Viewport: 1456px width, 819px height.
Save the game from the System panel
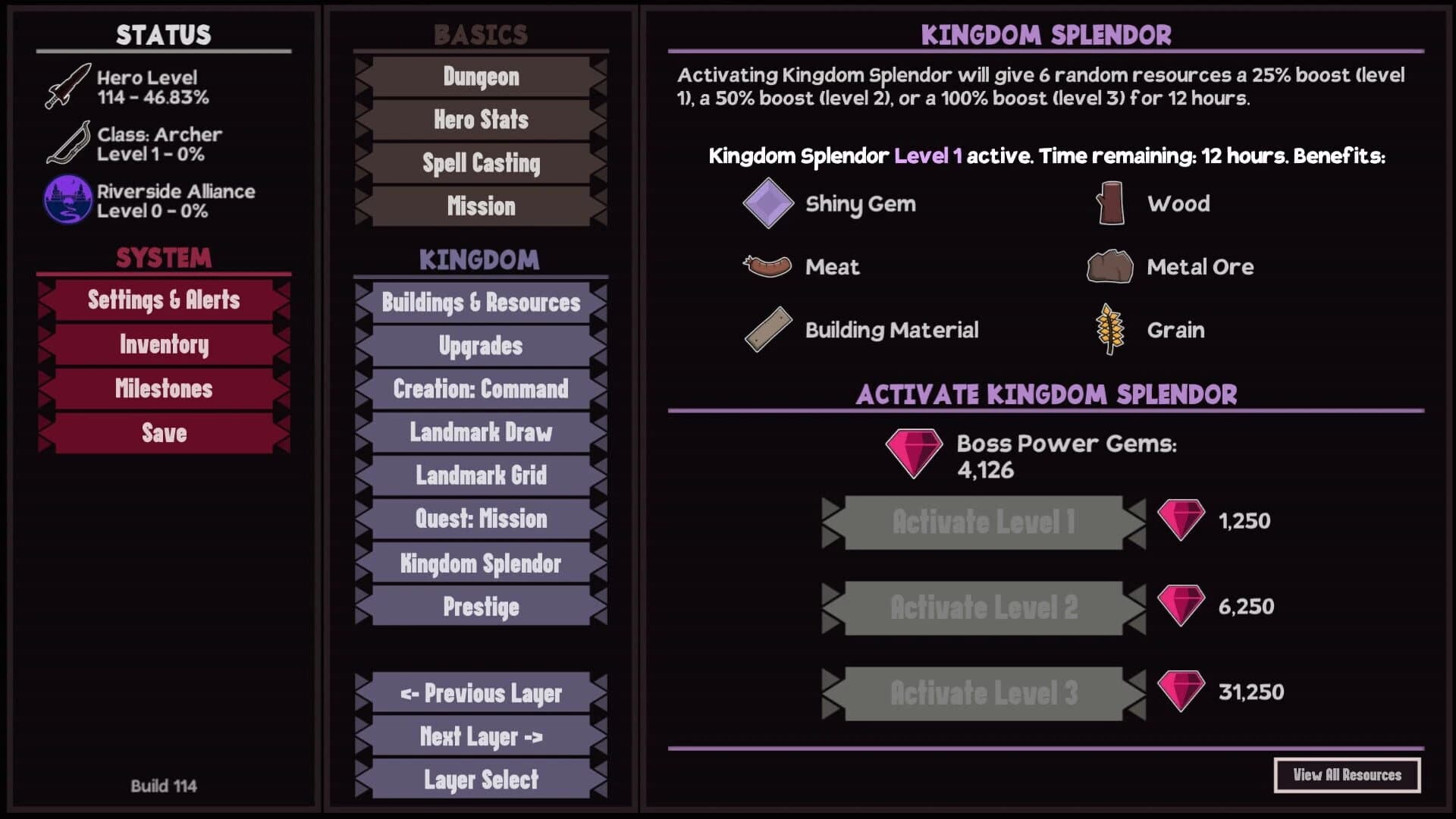coord(164,434)
